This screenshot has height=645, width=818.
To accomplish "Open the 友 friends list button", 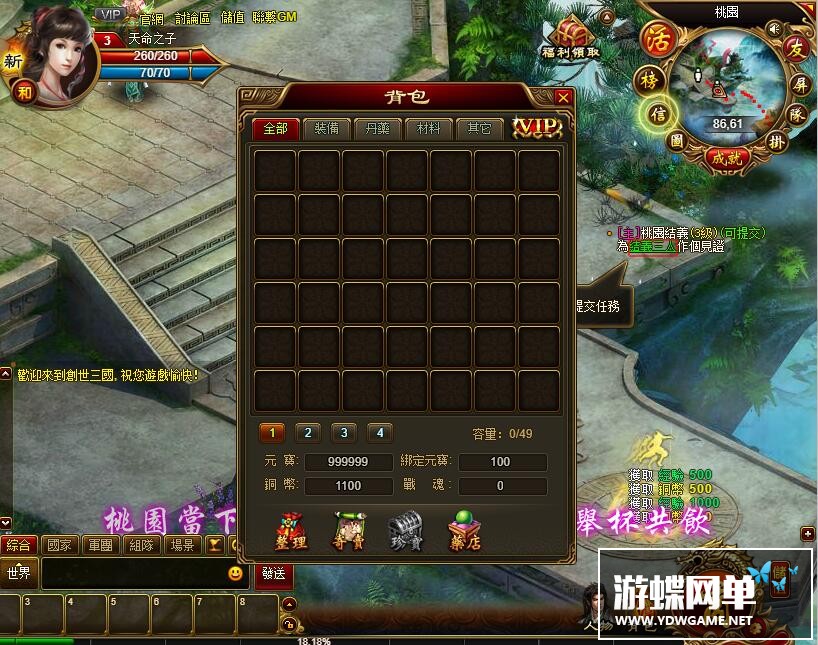I will tap(796, 47).
